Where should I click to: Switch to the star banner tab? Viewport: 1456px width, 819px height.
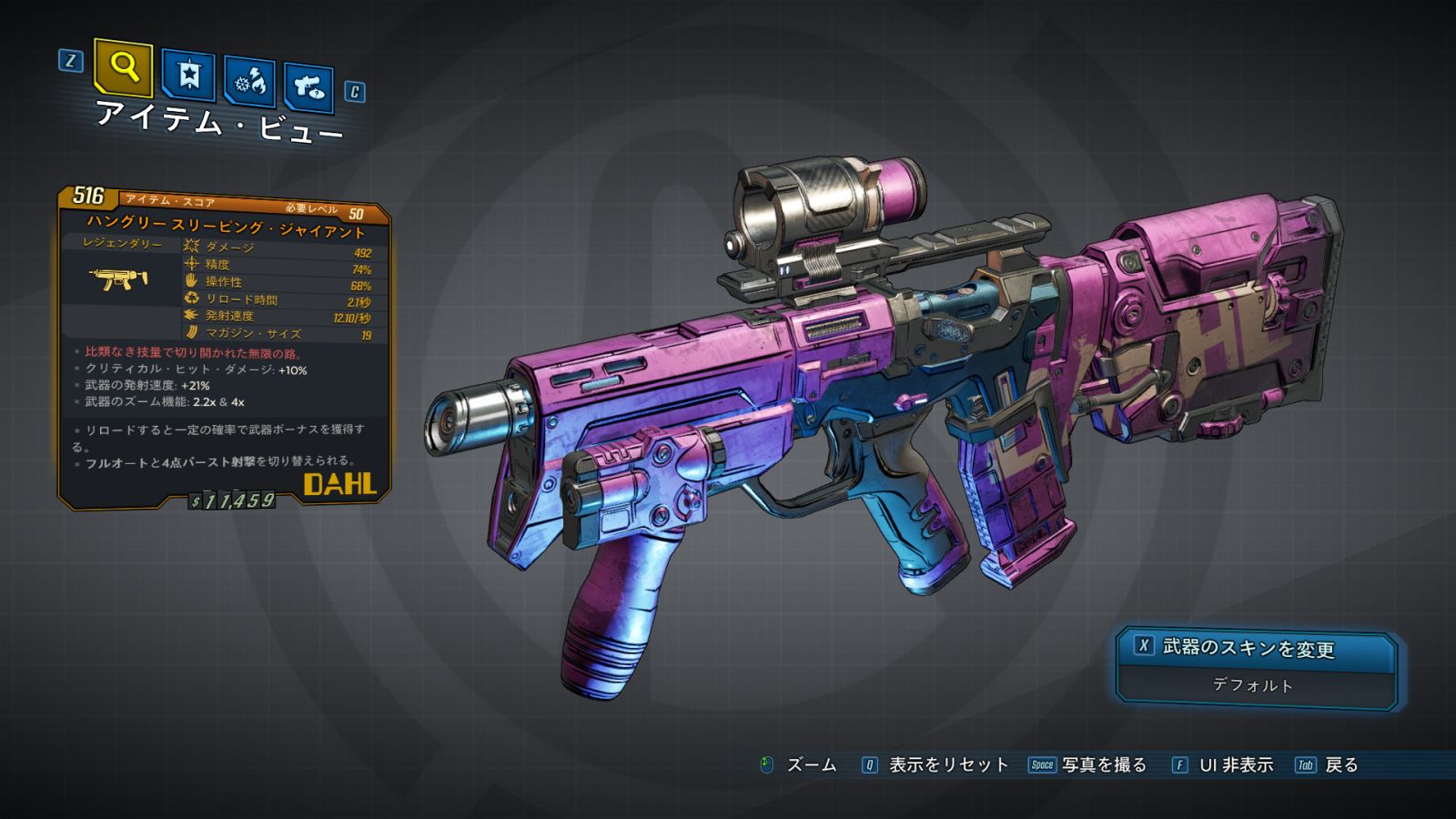[x=188, y=76]
